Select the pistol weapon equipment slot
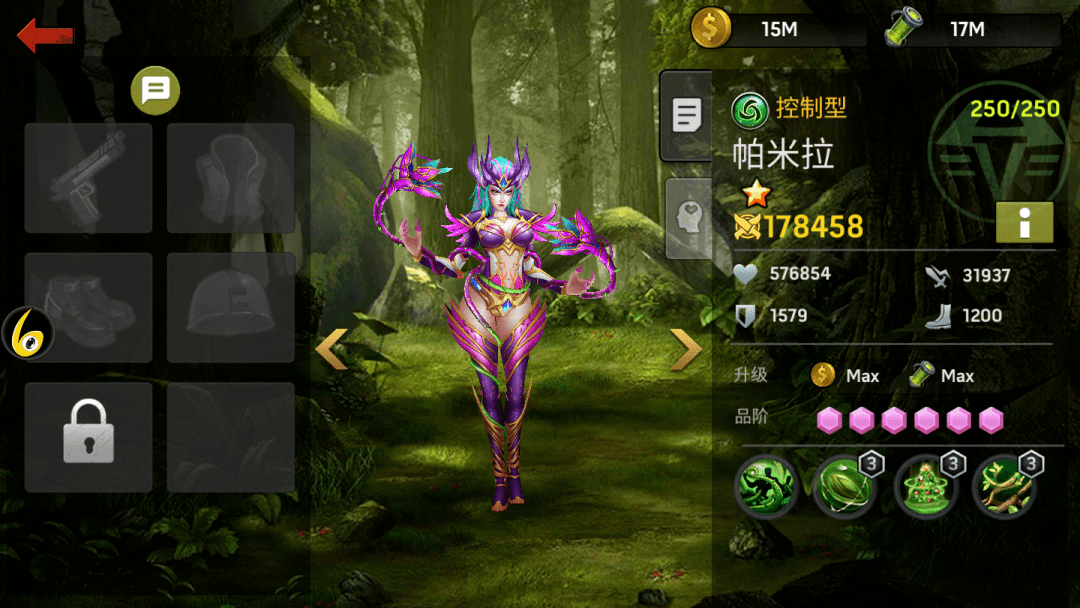 point(89,178)
